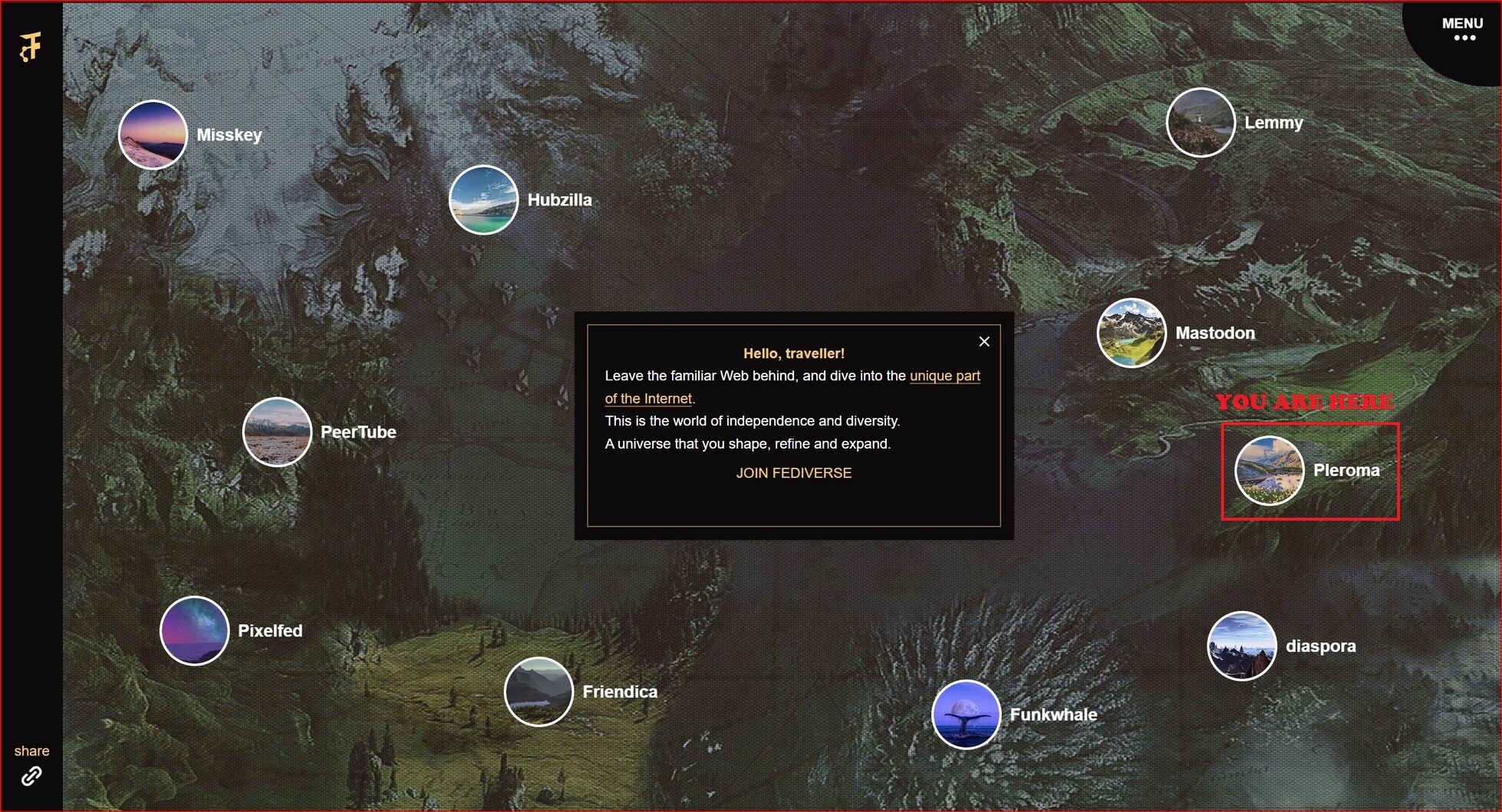Choose the Hubzilla map marker

coord(483,200)
